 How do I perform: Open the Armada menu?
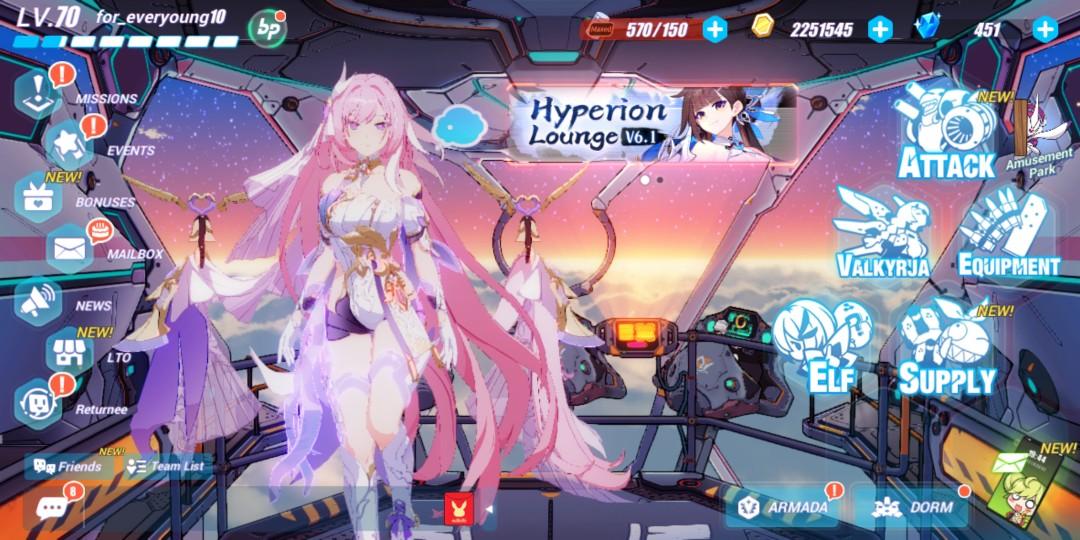pyautogui.click(x=785, y=507)
